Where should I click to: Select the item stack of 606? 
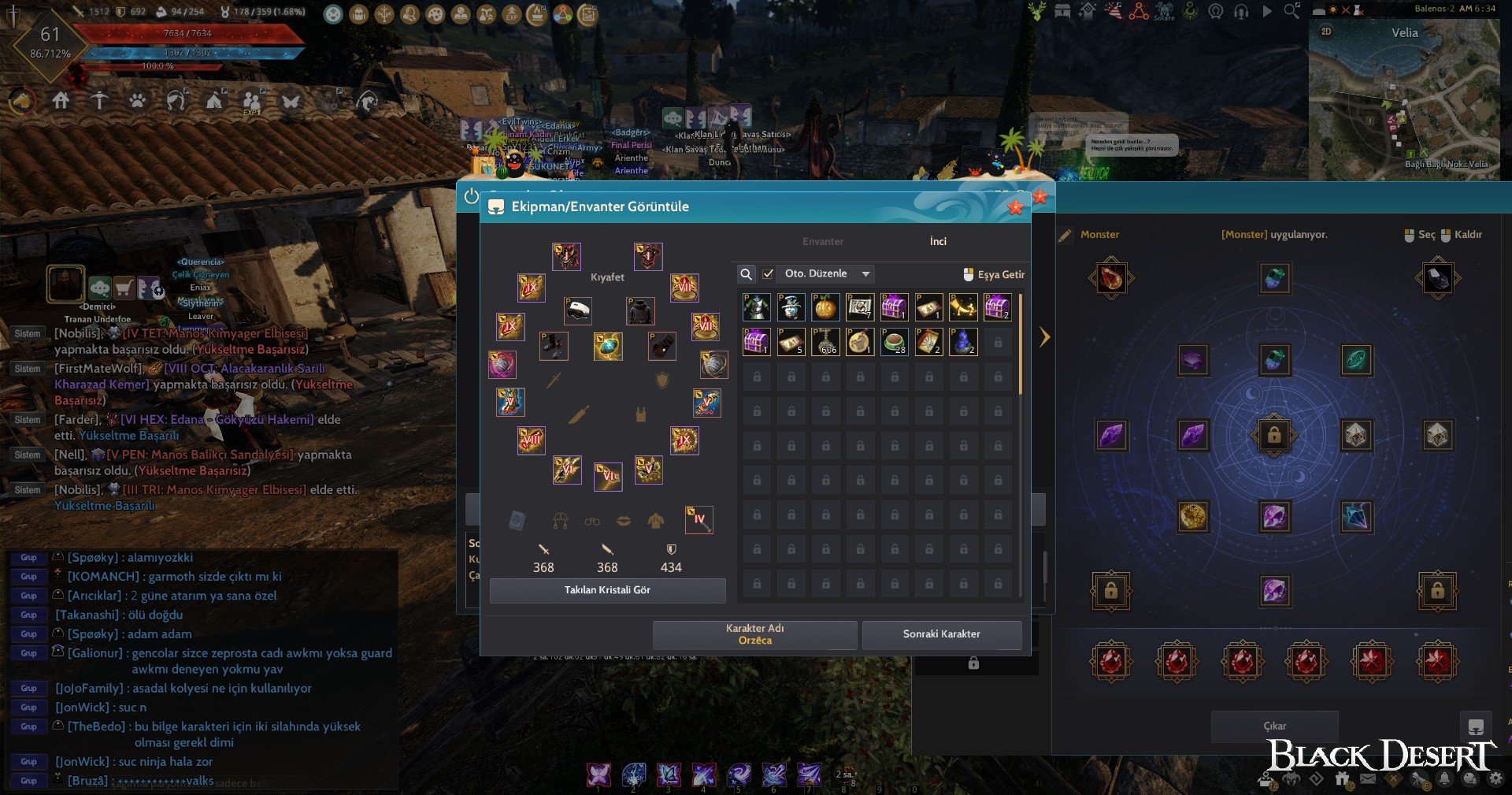pos(826,342)
